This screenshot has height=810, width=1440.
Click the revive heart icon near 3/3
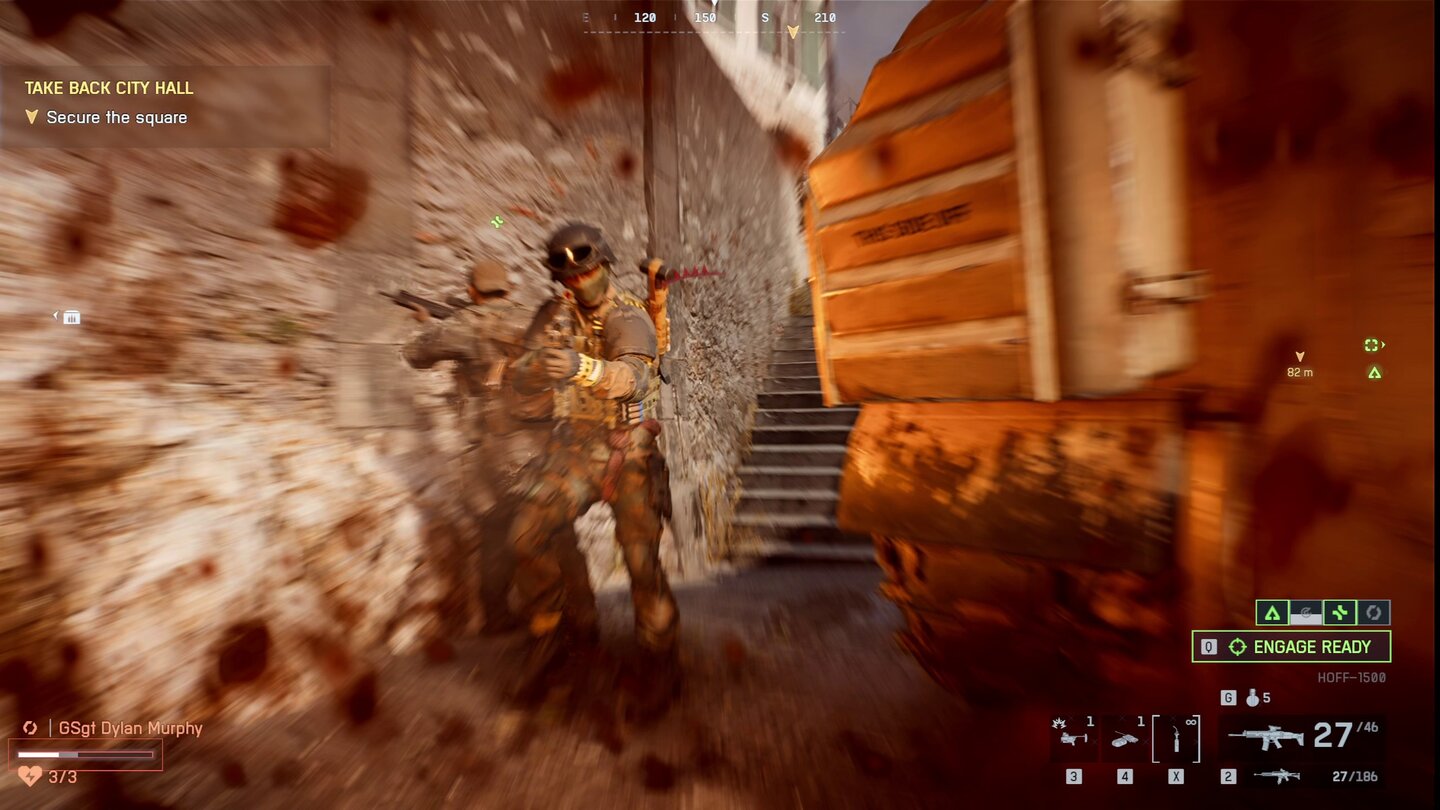(x=29, y=776)
